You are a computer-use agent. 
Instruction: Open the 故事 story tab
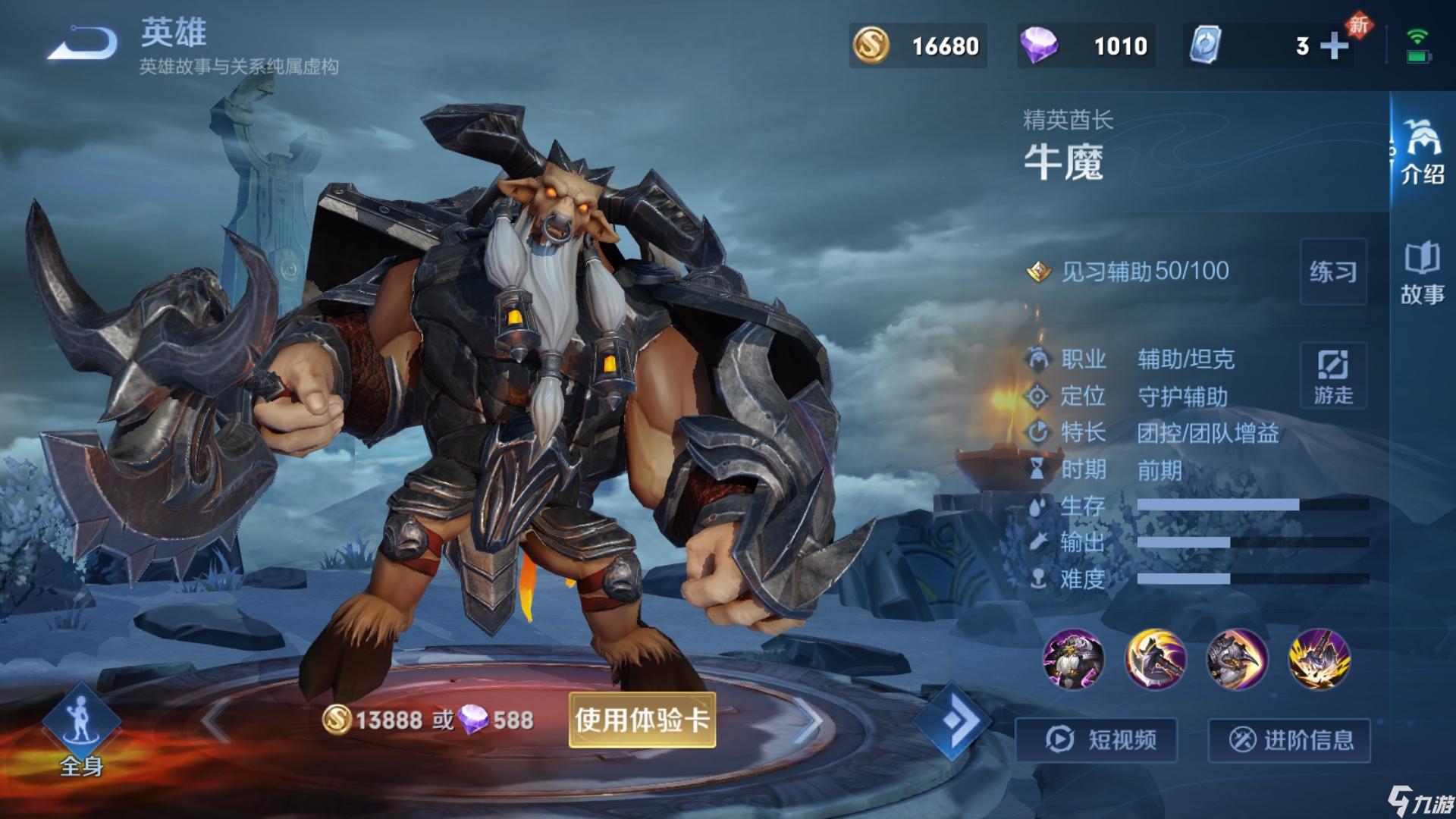point(1423,273)
